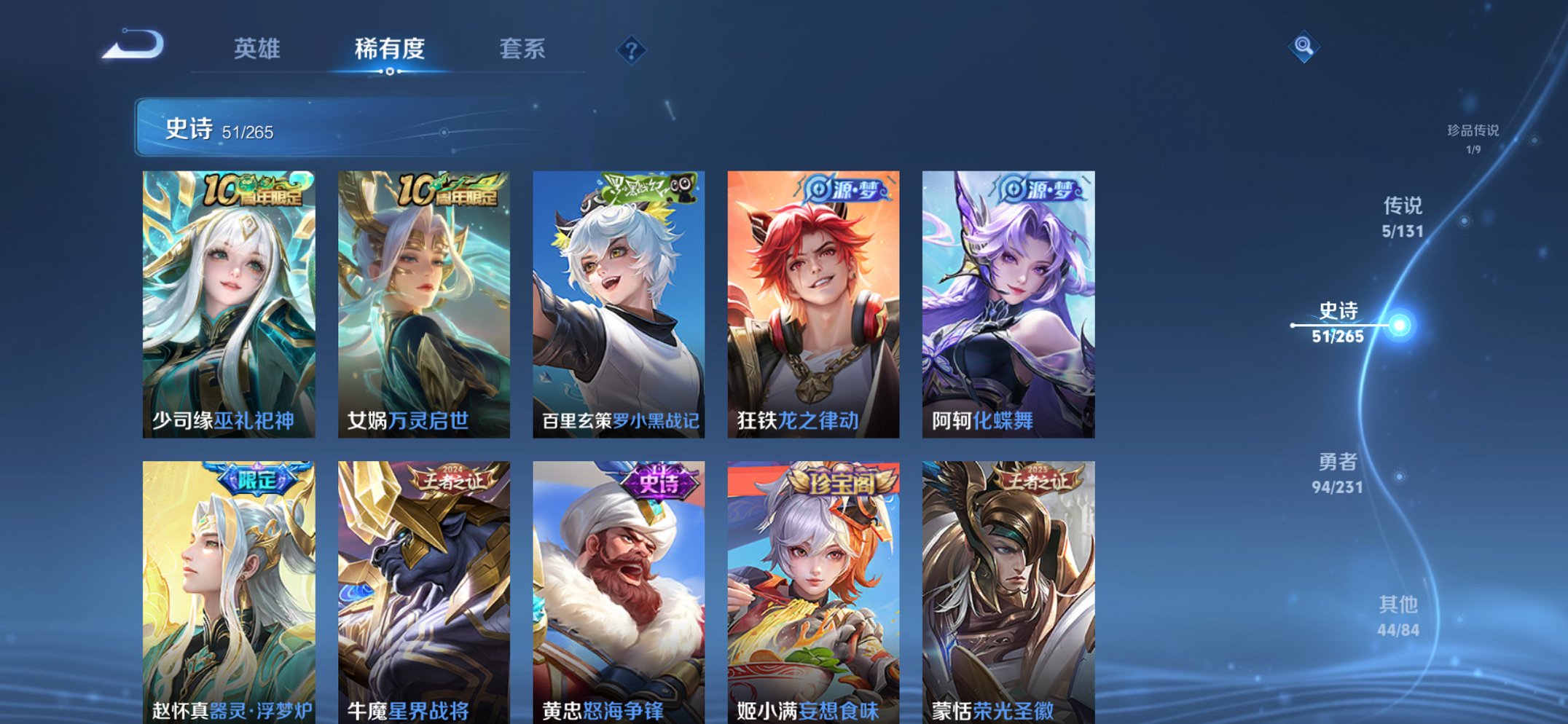Stay on the 稀有度 tab
1568x724 pixels.
coord(390,50)
